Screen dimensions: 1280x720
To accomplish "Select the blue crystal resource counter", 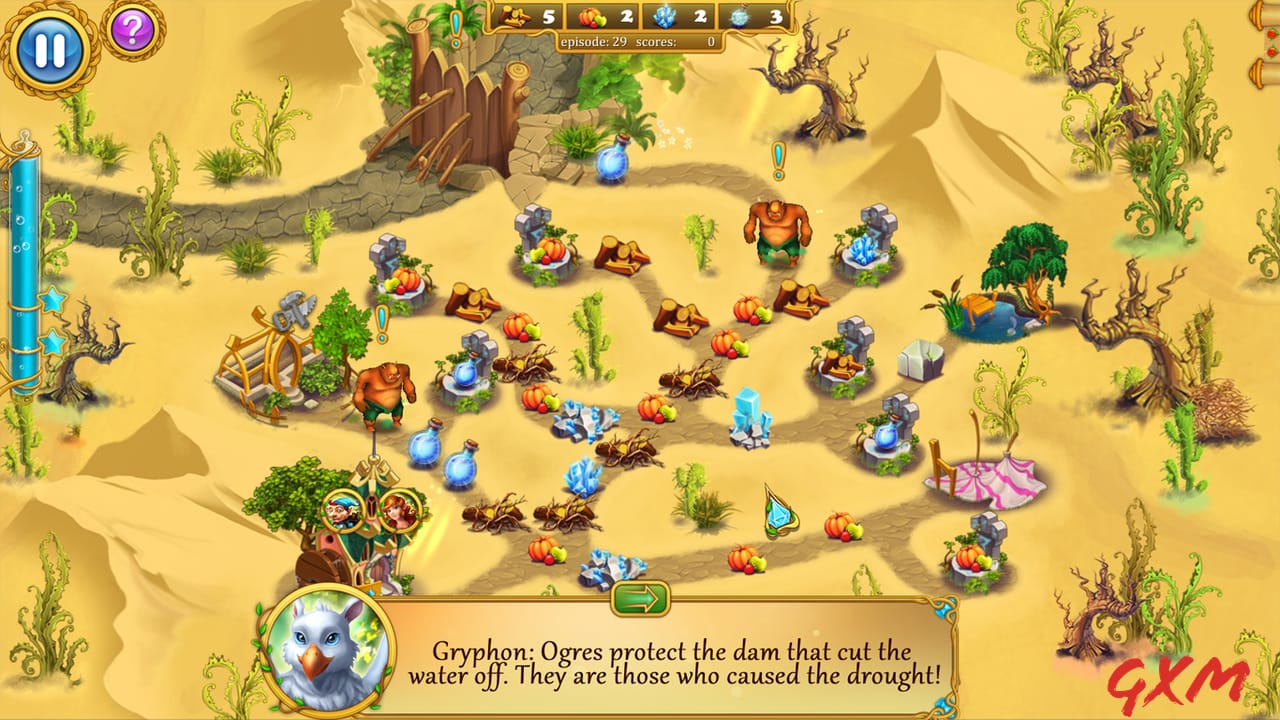I will [x=664, y=17].
